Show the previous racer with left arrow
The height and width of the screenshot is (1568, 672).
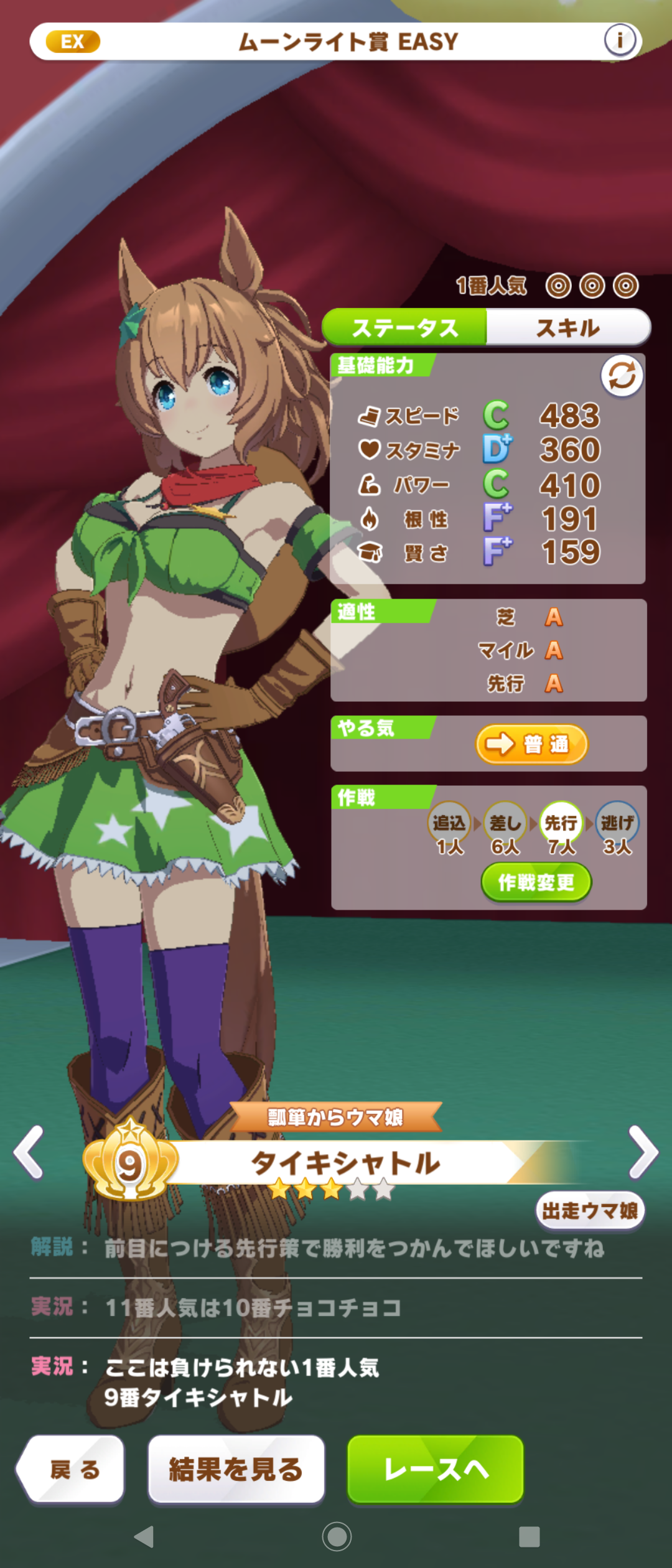pyautogui.click(x=29, y=1152)
